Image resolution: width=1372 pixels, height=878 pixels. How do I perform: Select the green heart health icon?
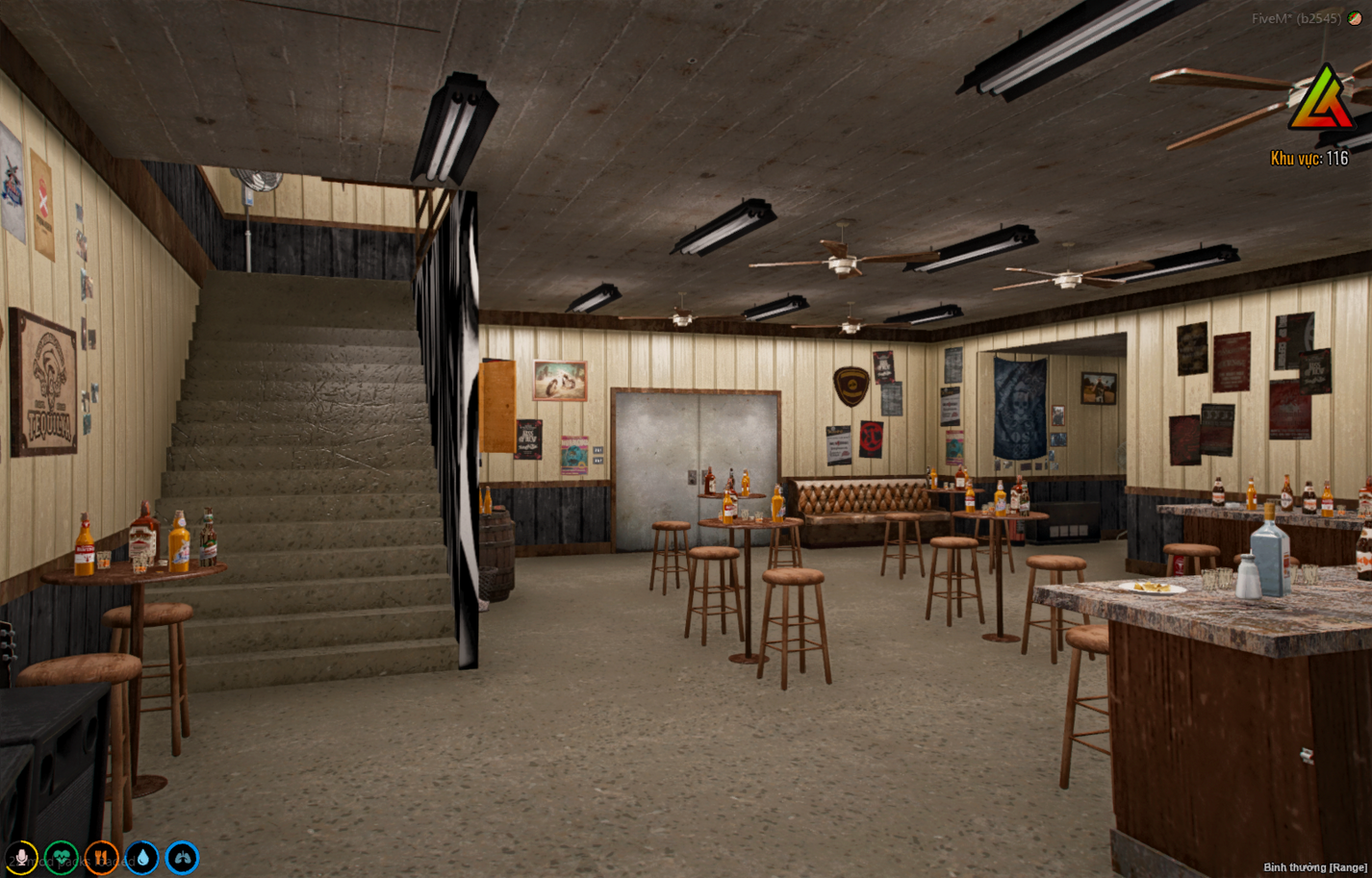coord(61,857)
